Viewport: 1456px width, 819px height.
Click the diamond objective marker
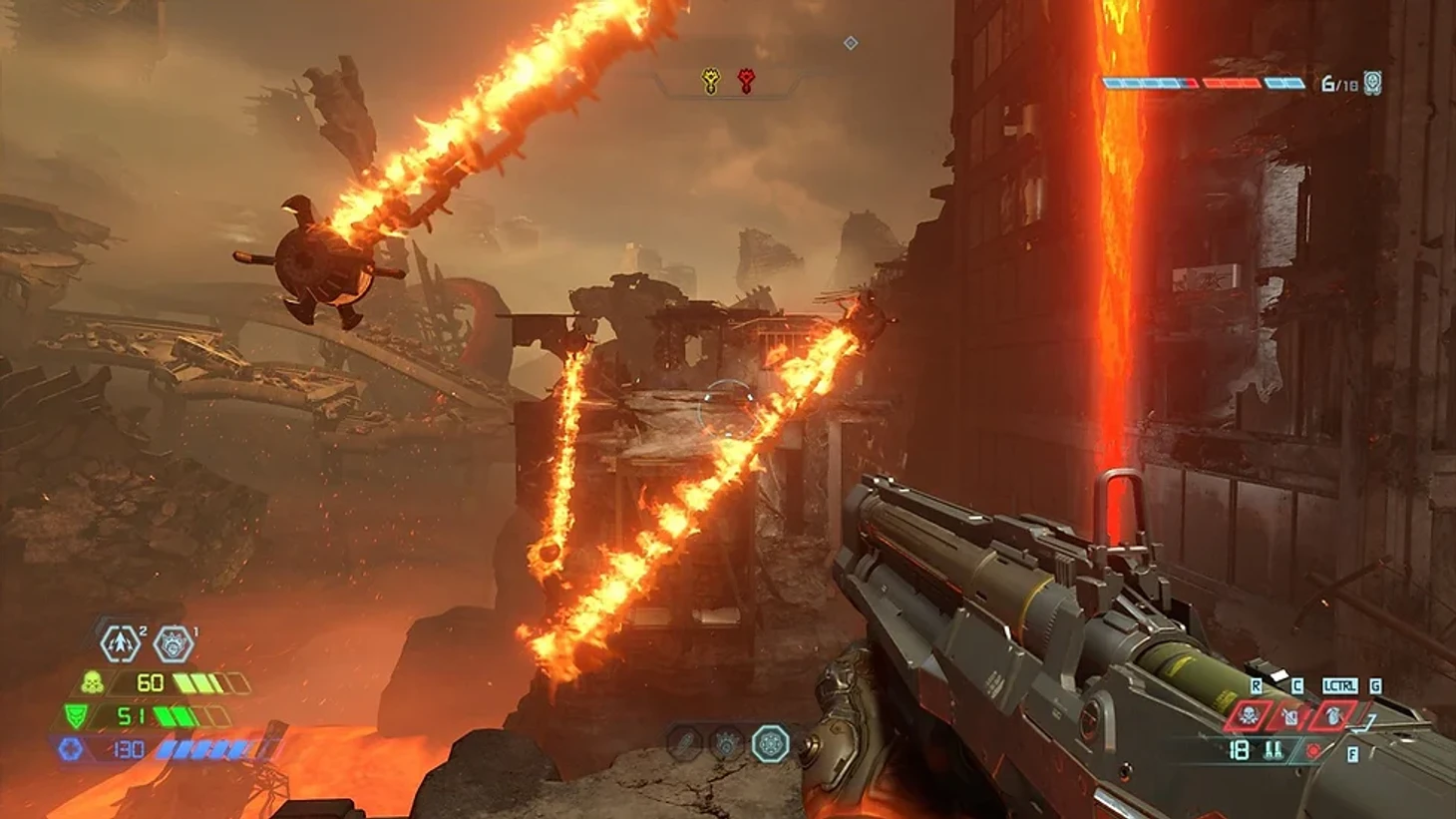[851, 43]
